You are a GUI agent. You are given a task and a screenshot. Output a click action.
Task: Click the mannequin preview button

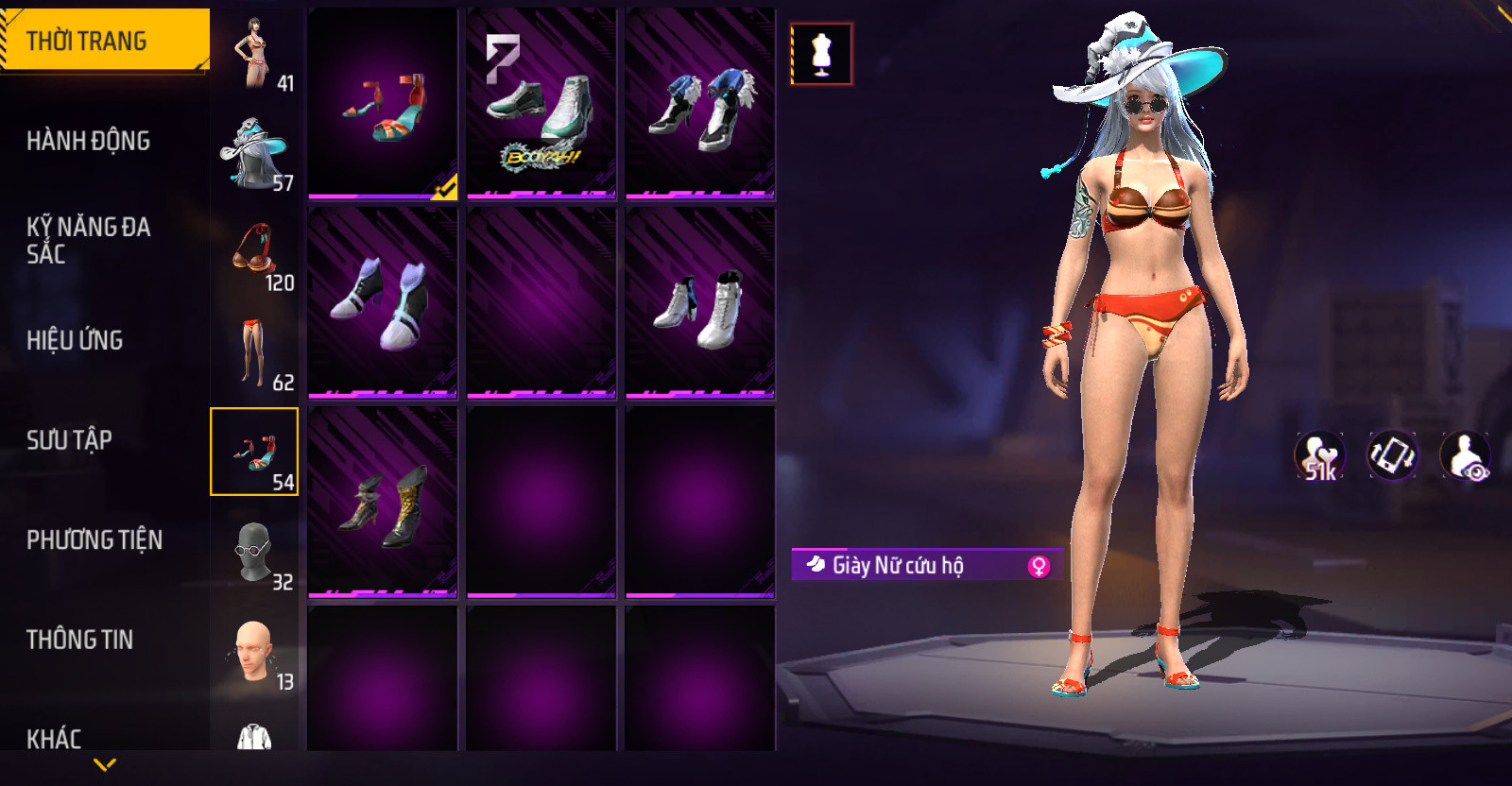[821, 54]
